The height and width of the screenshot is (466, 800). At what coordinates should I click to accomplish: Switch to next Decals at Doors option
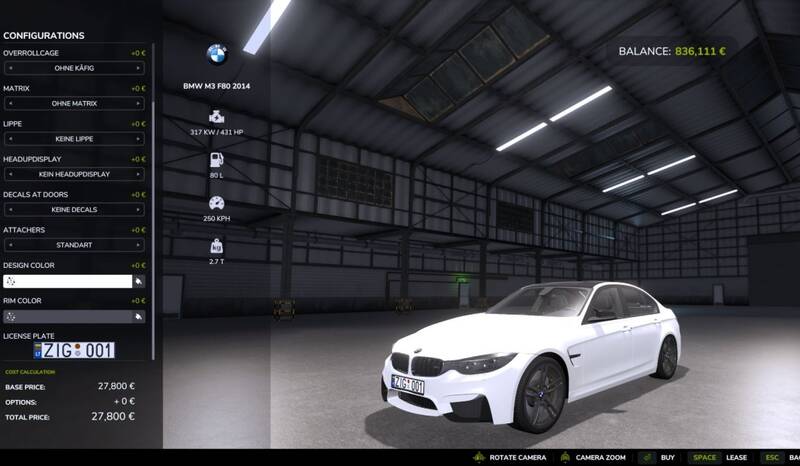coord(138,210)
